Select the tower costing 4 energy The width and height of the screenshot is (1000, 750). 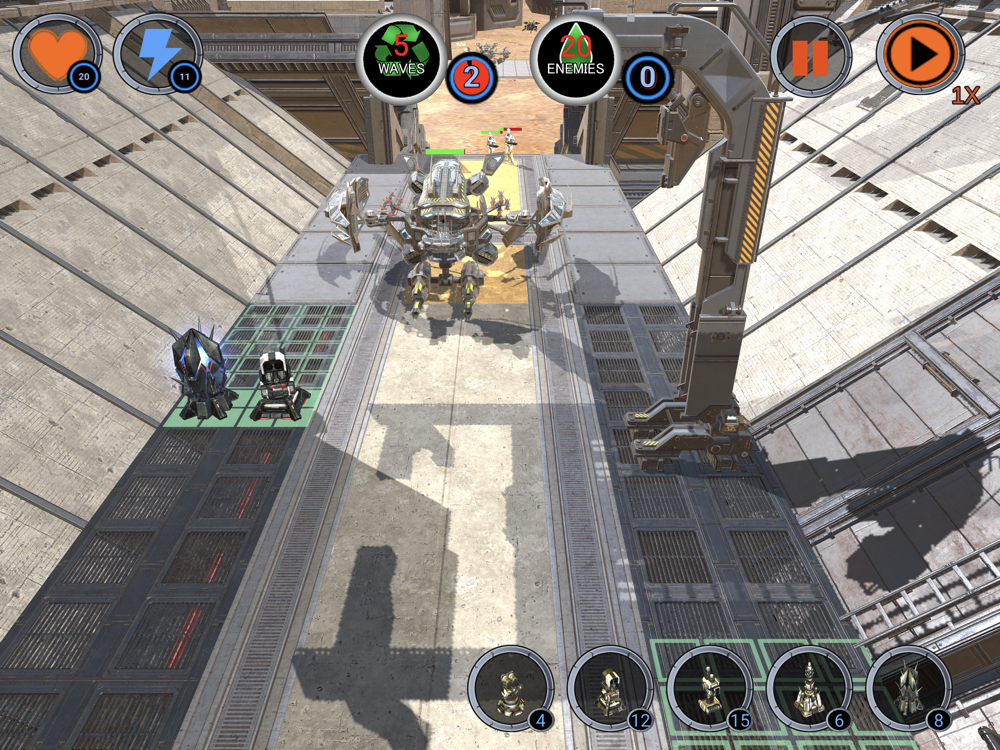[x=510, y=688]
